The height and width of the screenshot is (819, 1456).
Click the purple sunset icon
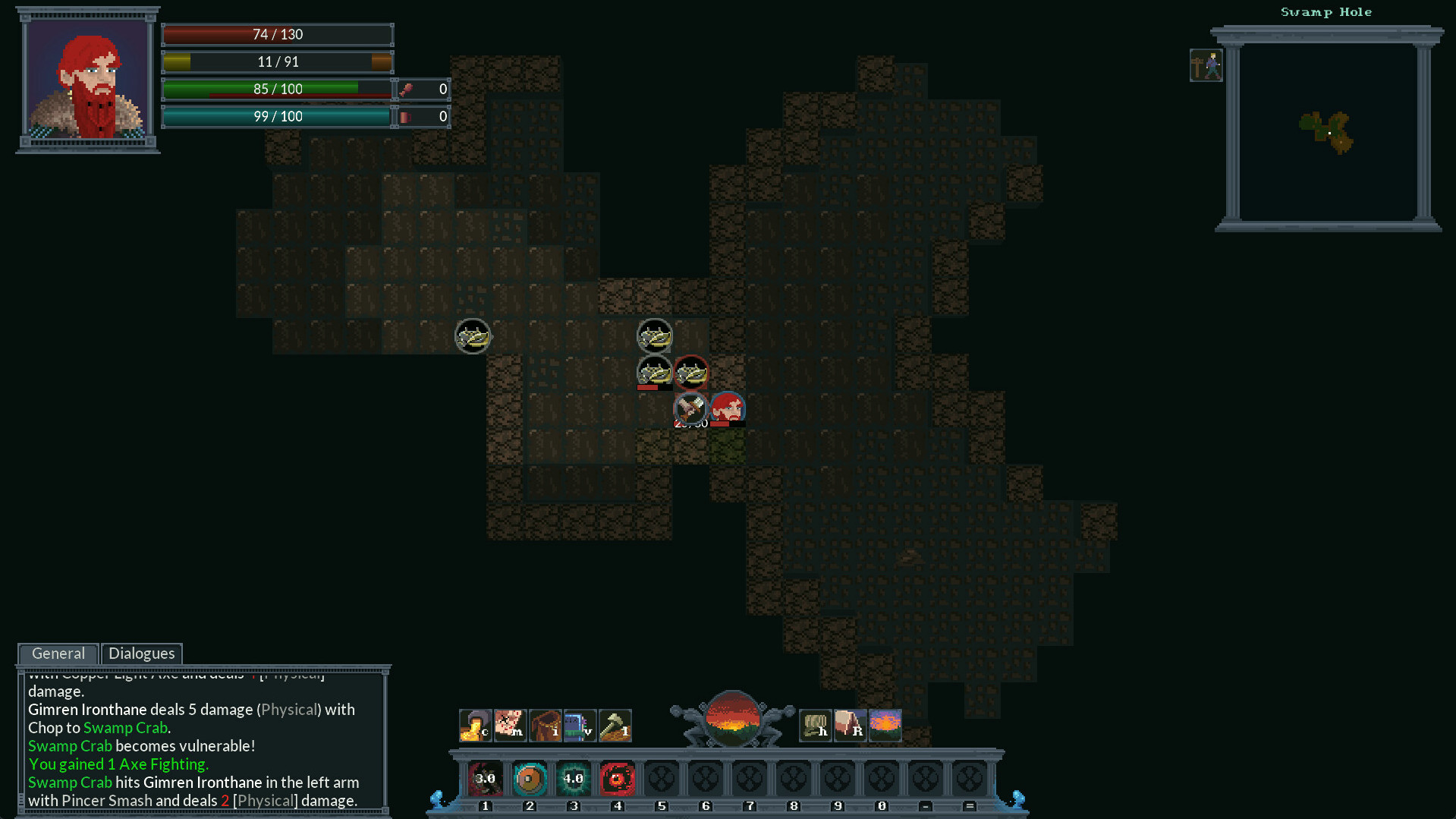click(885, 726)
